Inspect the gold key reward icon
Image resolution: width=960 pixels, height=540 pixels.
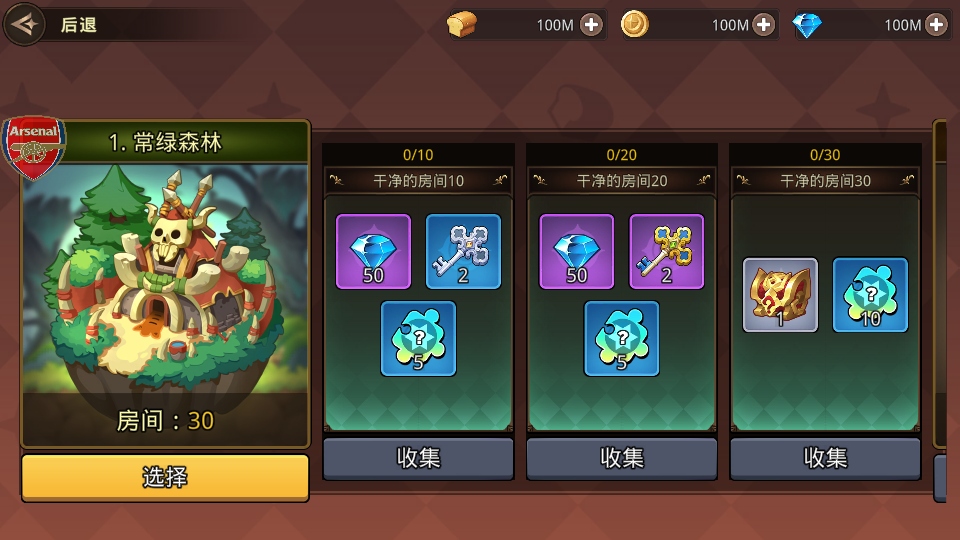pyautogui.click(x=667, y=251)
